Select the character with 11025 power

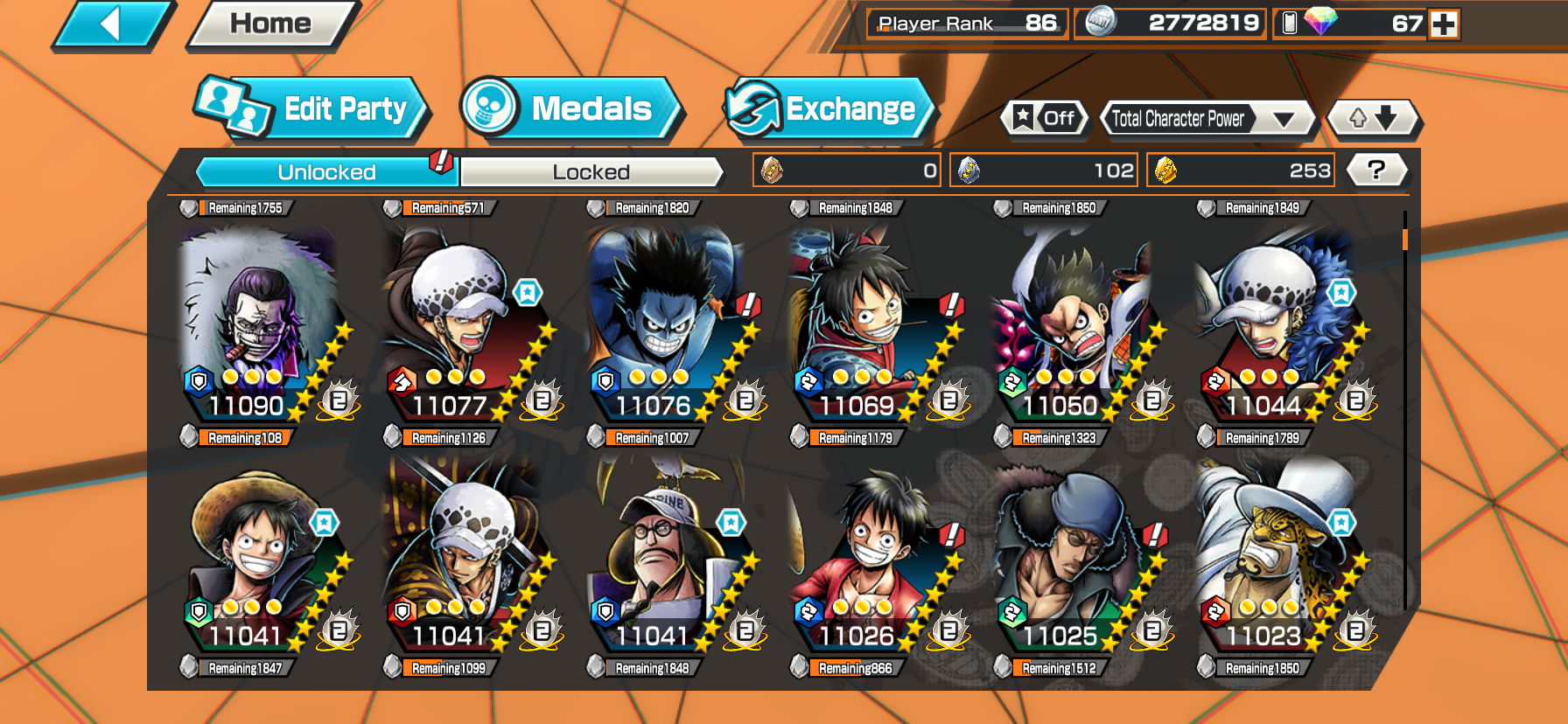pyautogui.click(x=1074, y=555)
